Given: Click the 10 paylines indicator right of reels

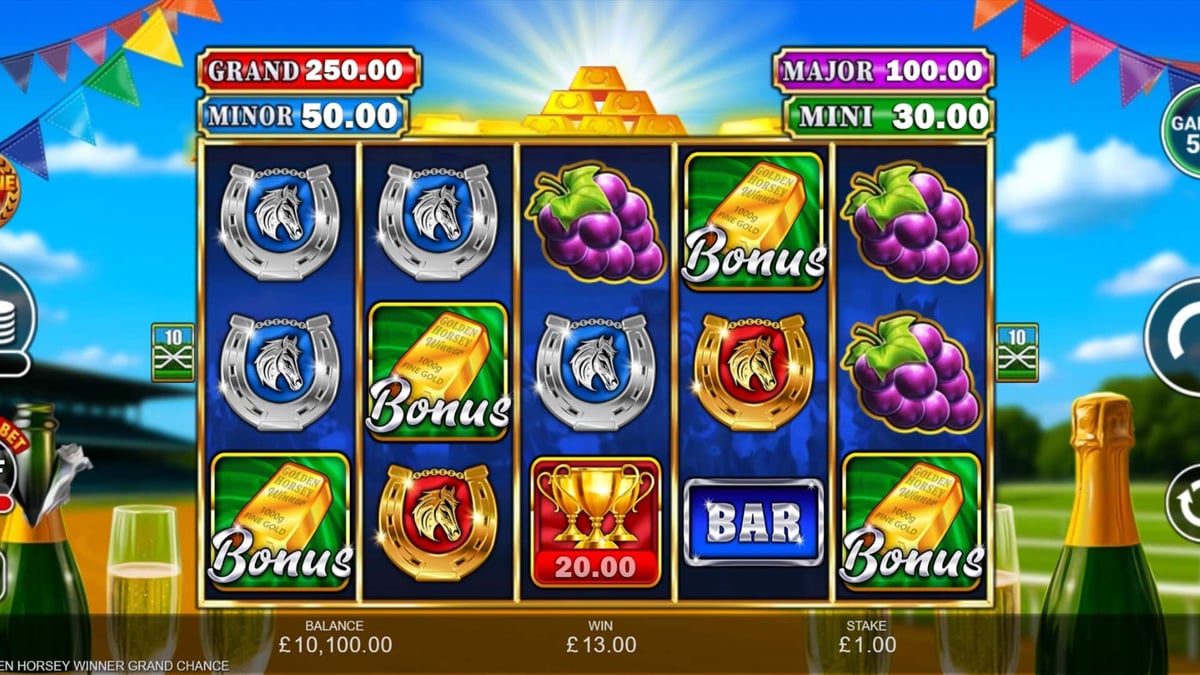Looking at the screenshot, I should 1017,351.
